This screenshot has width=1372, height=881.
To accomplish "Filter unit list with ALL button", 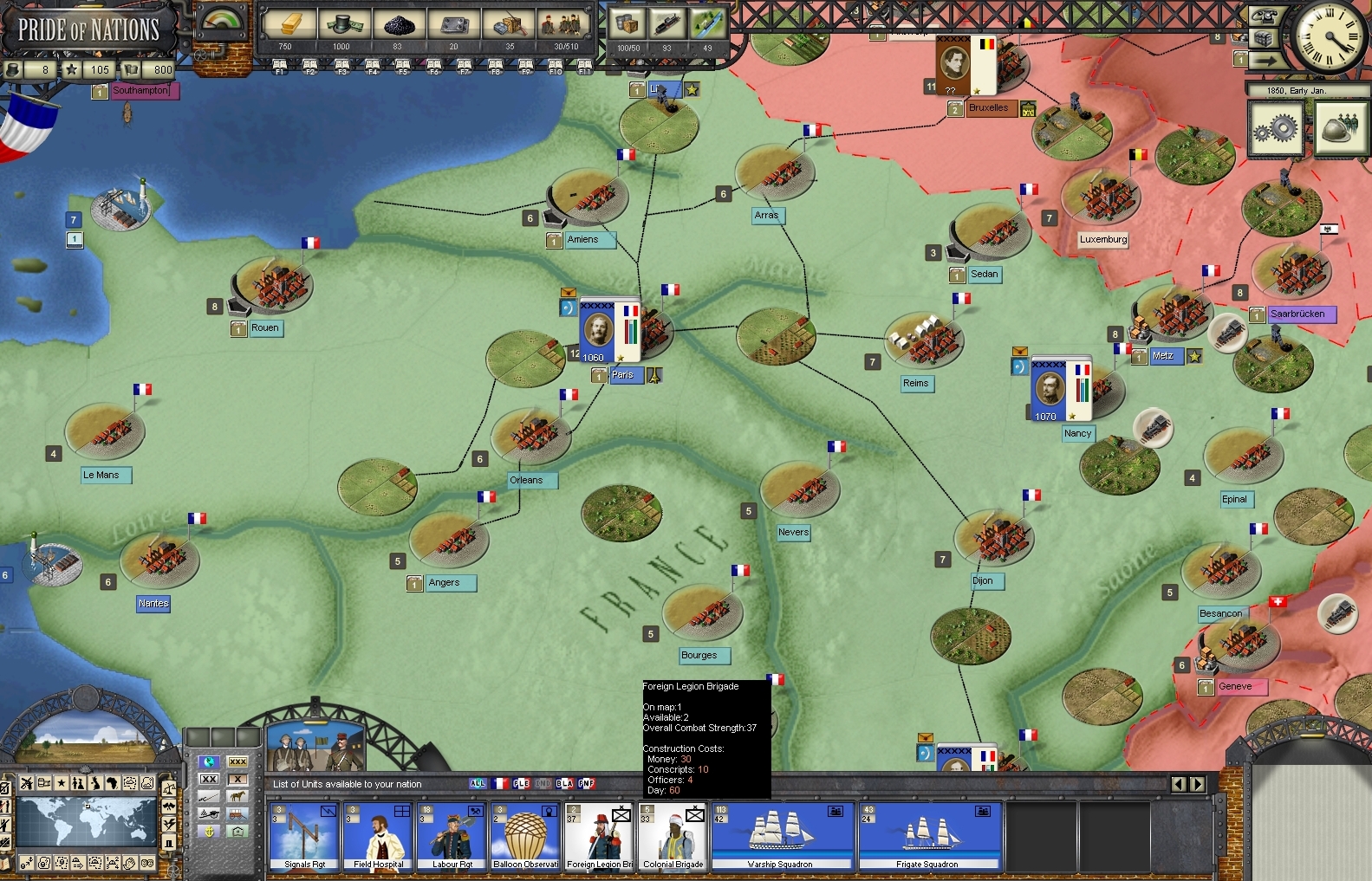I will (x=478, y=783).
